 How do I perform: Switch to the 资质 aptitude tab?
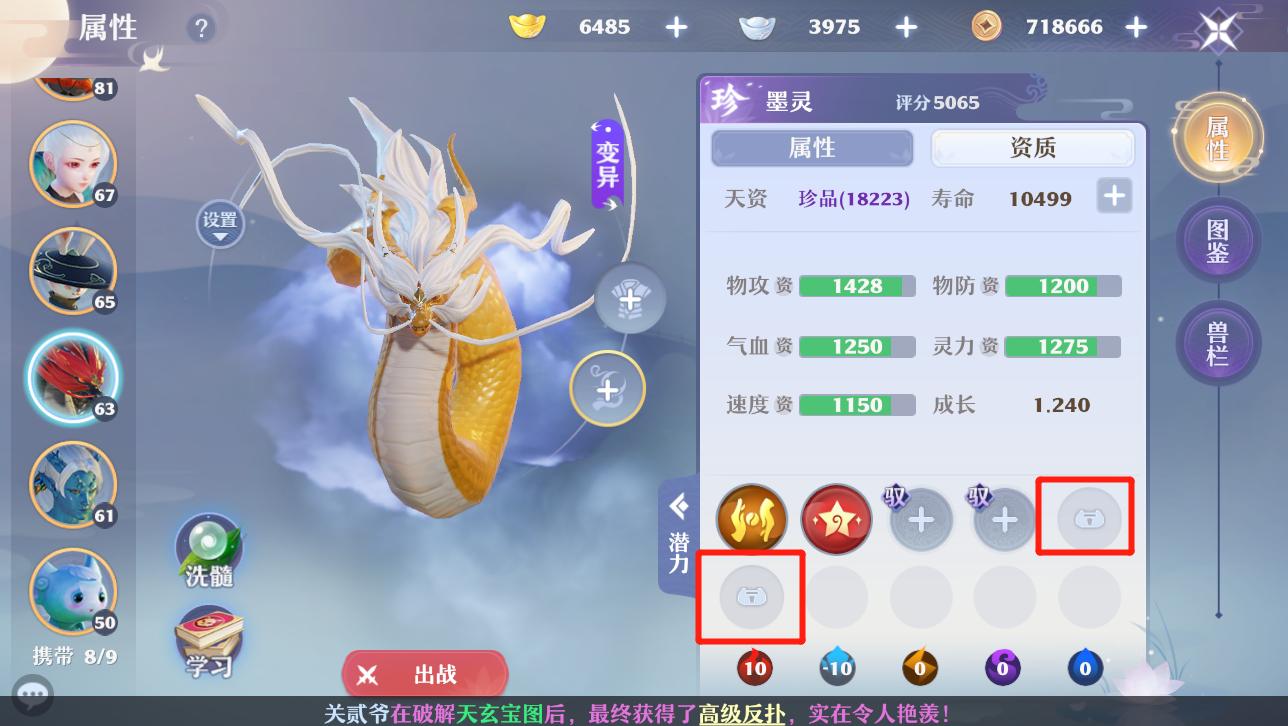tap(1033, 148)
